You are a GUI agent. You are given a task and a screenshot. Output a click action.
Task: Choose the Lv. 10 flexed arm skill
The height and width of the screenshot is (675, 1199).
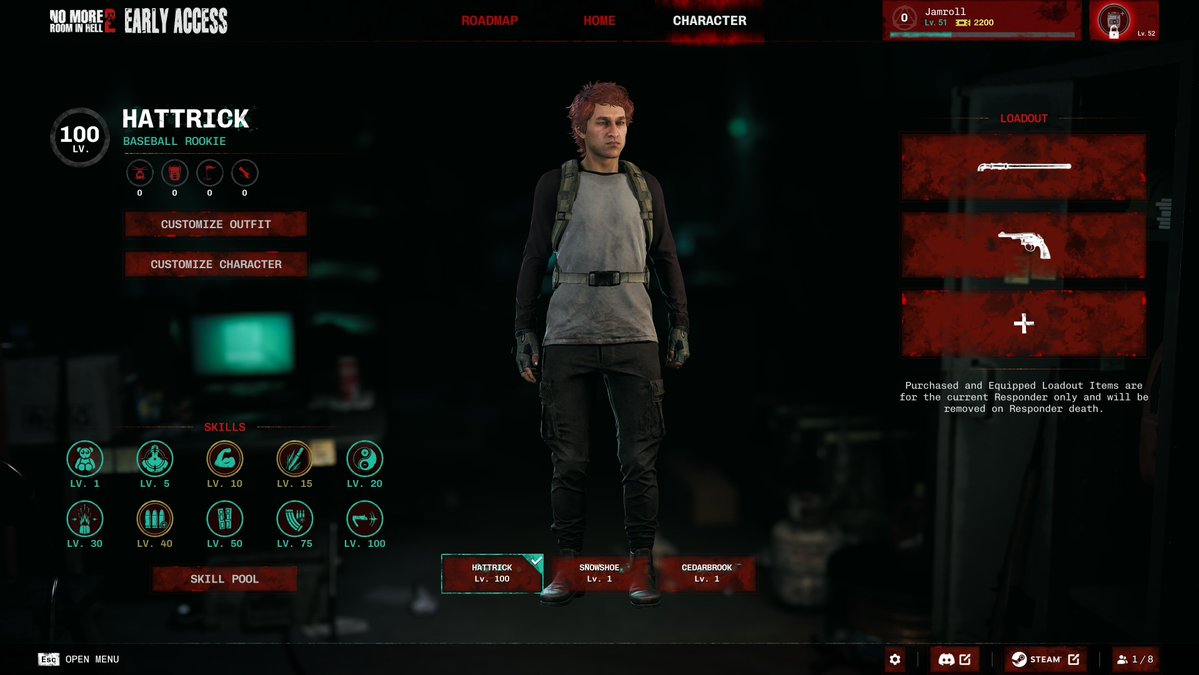[225, 459]
